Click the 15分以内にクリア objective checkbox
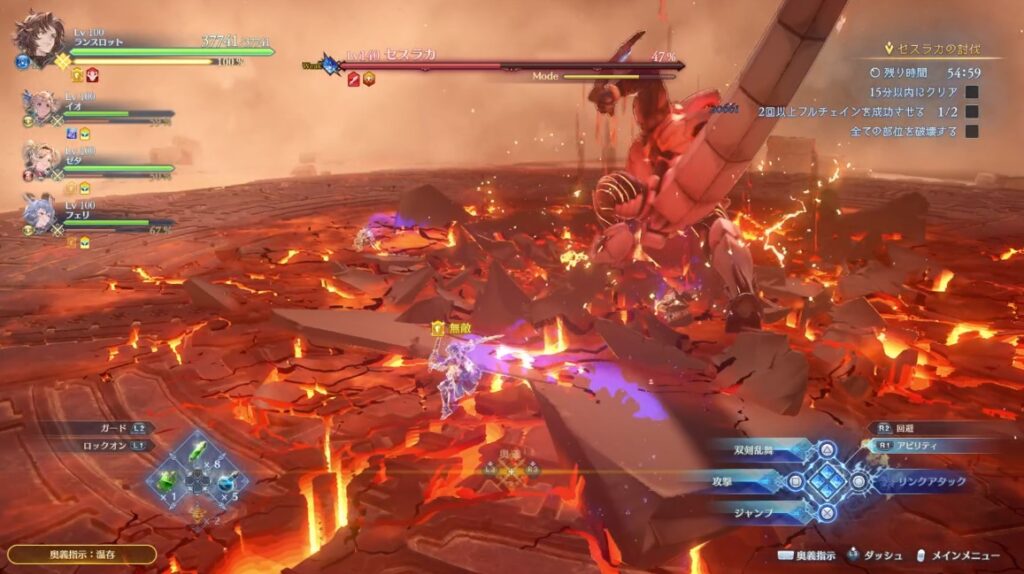The image size is (1024, 574). click(x=971, y=92)
